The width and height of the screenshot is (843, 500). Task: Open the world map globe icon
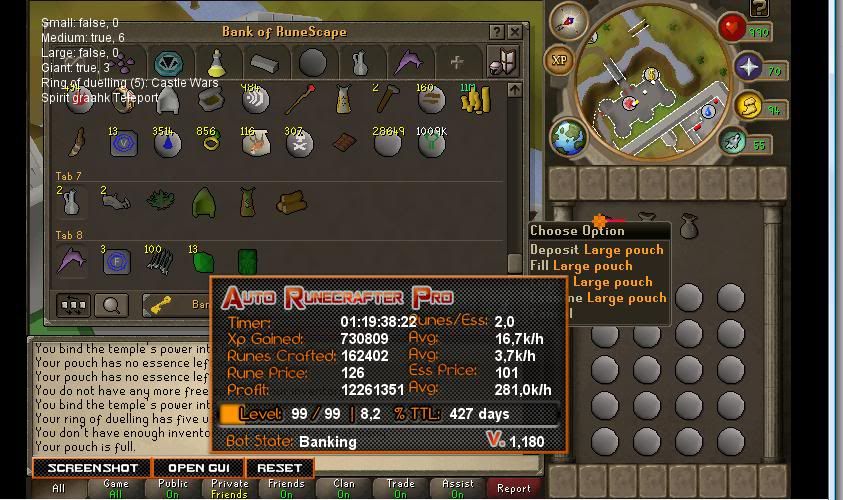pos(568,136)
